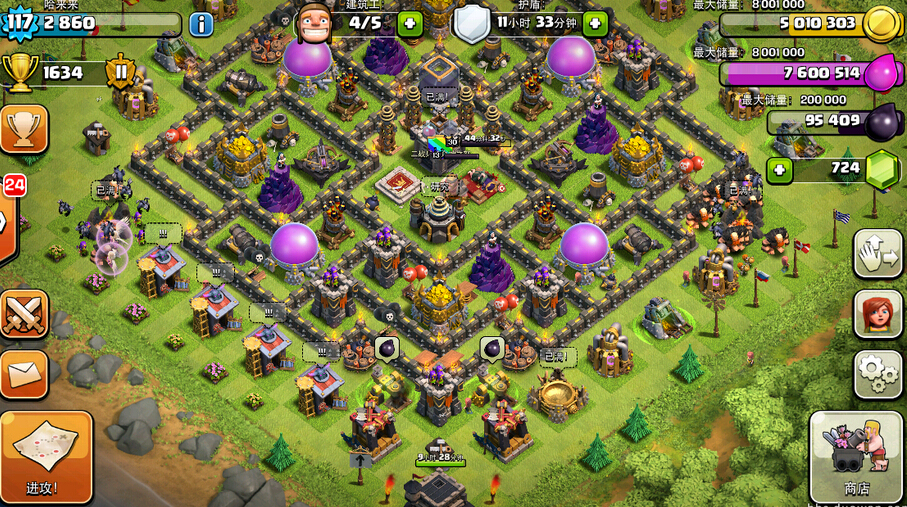Extend the shield with its plus button
Image resolution: width=907 pixels, height=507 pixels.
(x=595, y=23)
